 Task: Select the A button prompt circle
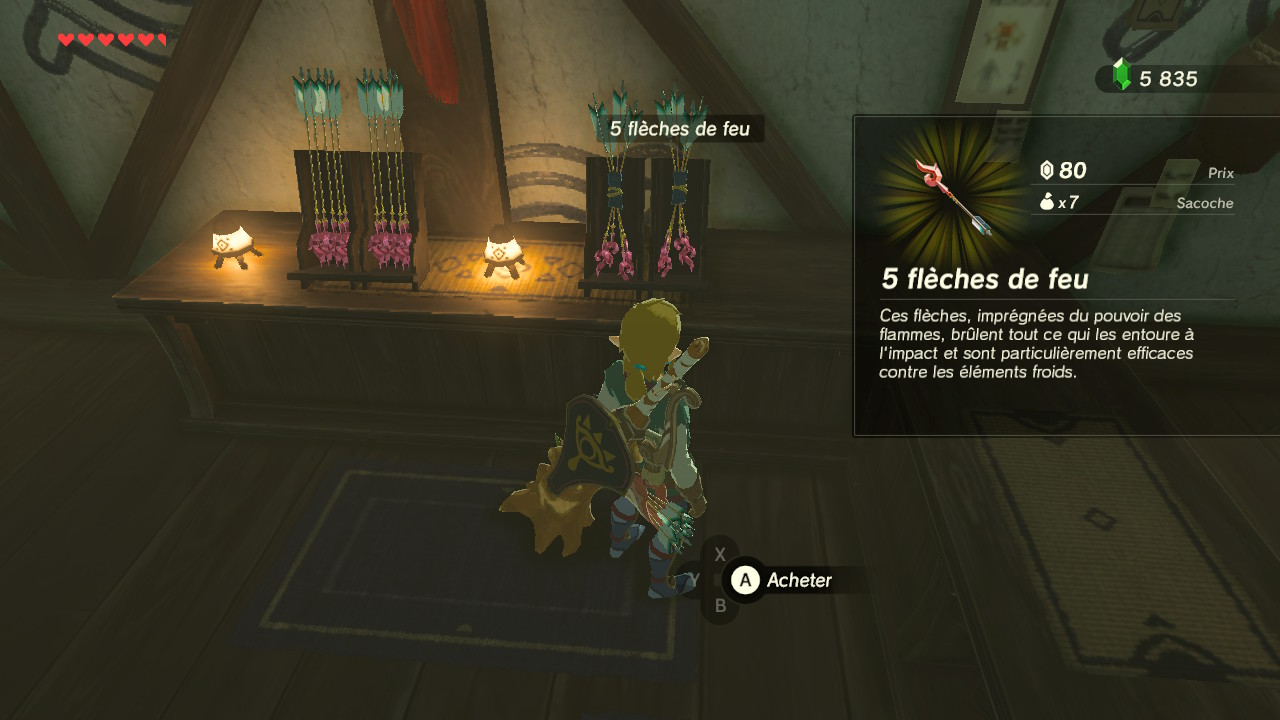click(744, 580)
